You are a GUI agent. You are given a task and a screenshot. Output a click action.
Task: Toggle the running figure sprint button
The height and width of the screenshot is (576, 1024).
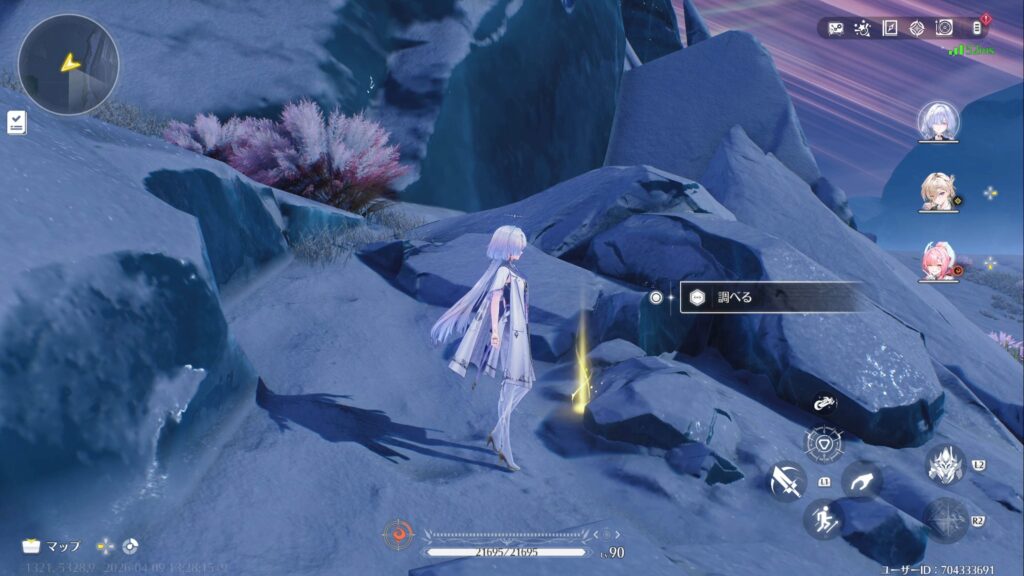point(822,520)
